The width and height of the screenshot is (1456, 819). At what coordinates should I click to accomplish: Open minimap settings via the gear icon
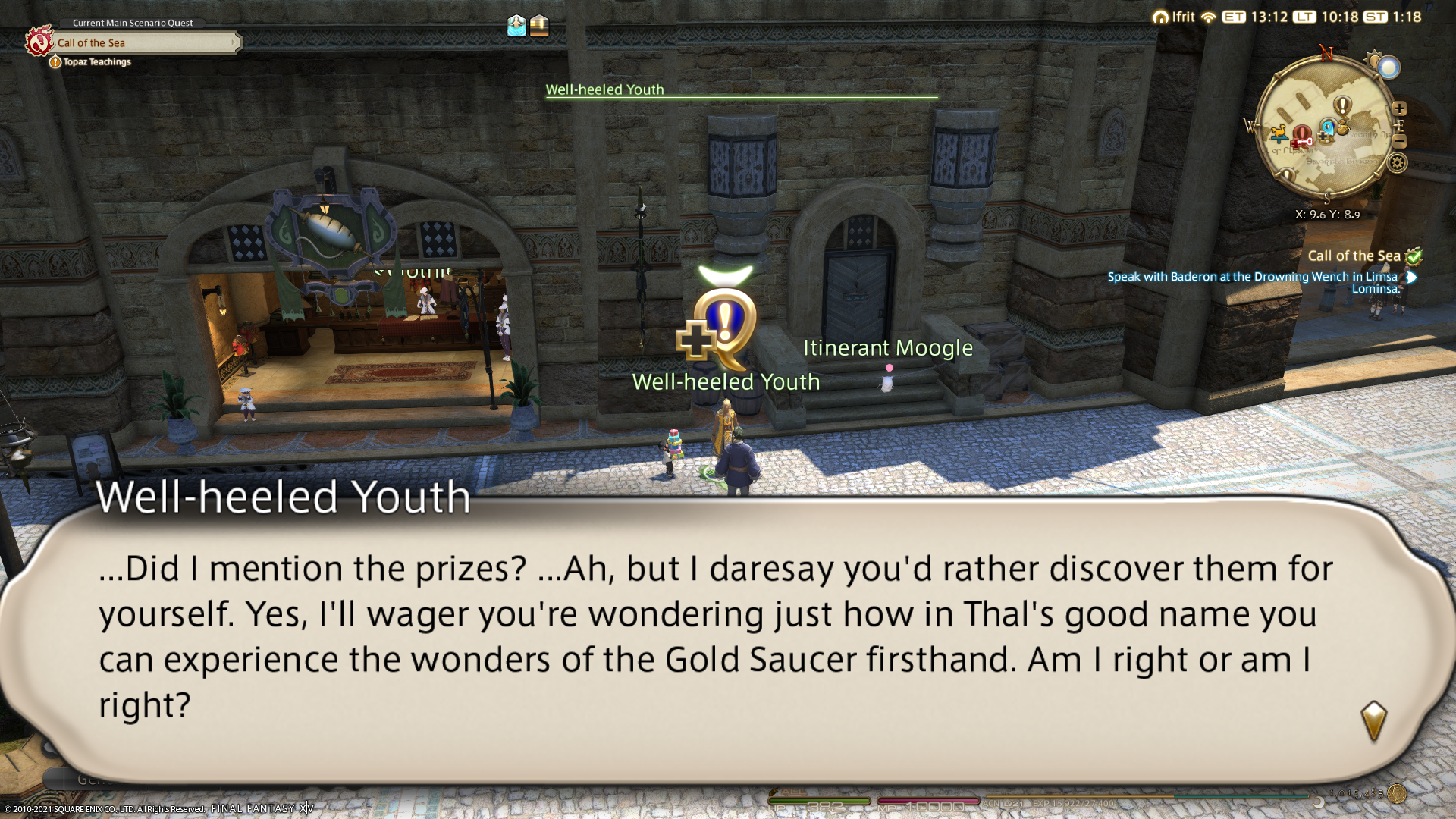(x=1397, y=162)
